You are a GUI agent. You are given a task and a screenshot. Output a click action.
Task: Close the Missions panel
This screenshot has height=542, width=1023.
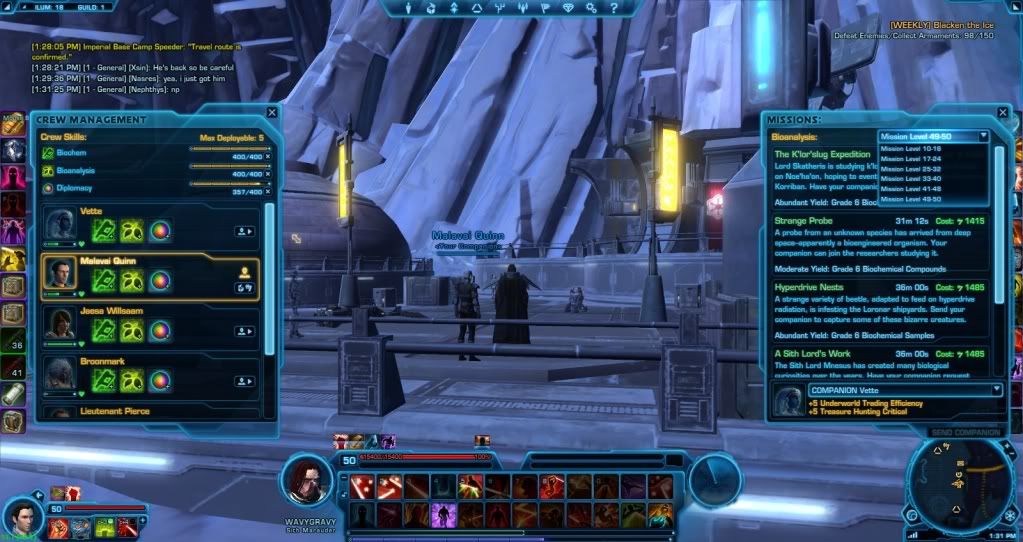pyautogui.click(x=1001, y=114)
